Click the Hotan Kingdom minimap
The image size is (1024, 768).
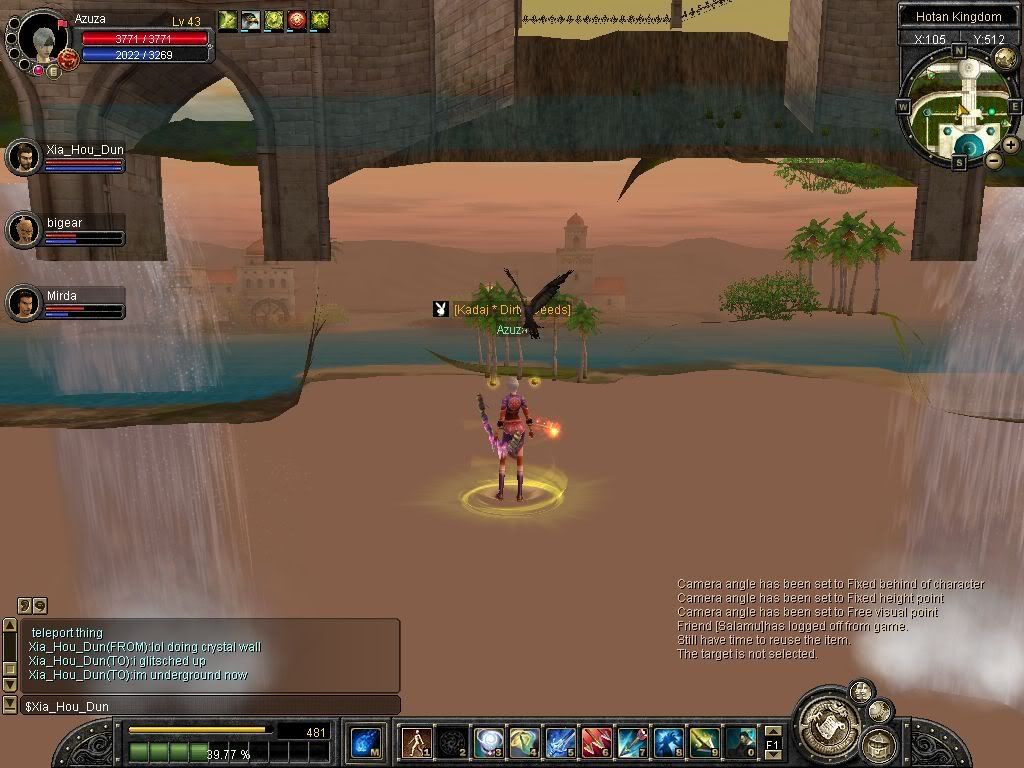pyautogui.click(x=958, y=107)
